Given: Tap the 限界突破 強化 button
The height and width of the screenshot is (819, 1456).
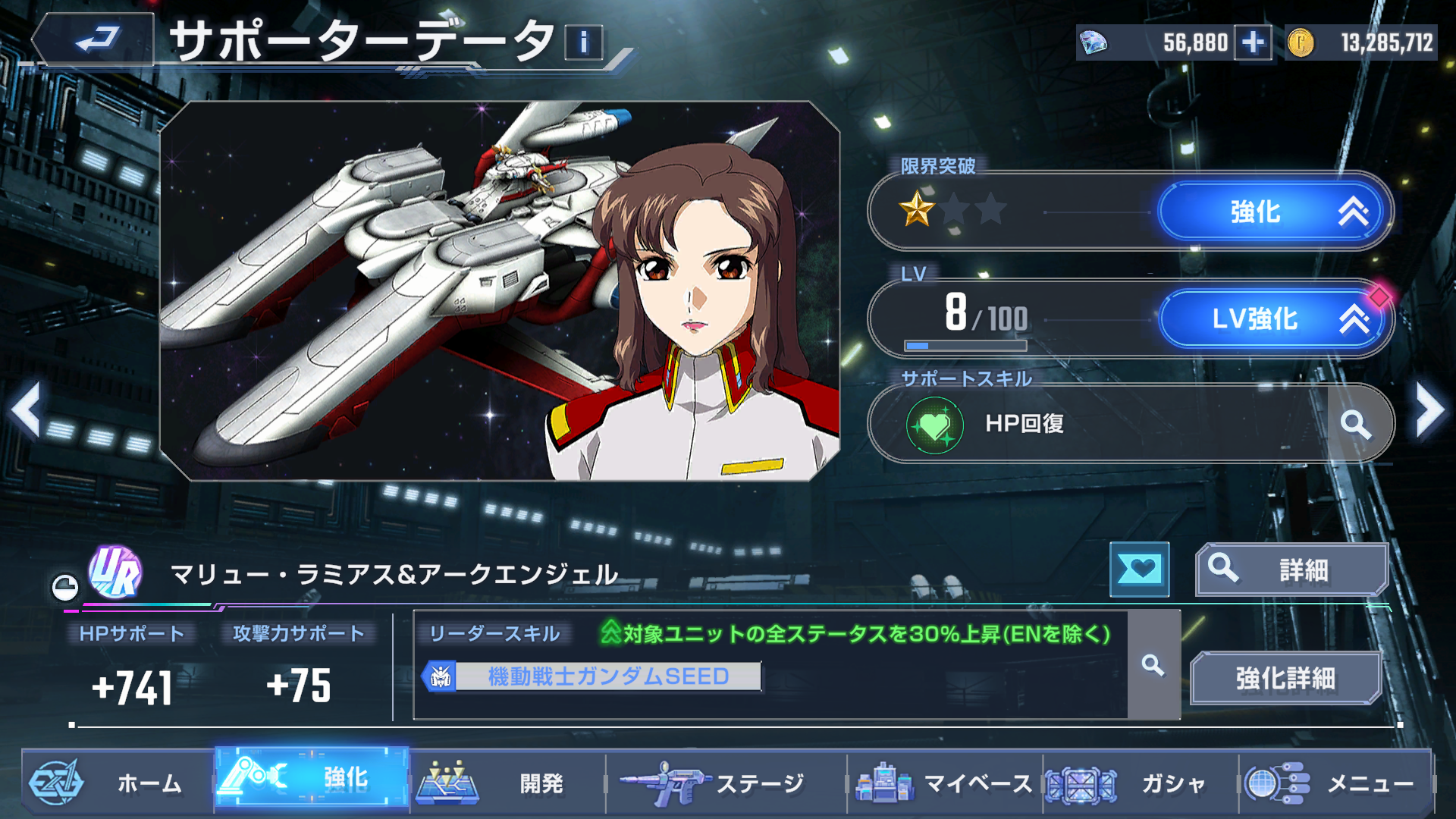Looking at the screenshot, I should (1276, 212).
